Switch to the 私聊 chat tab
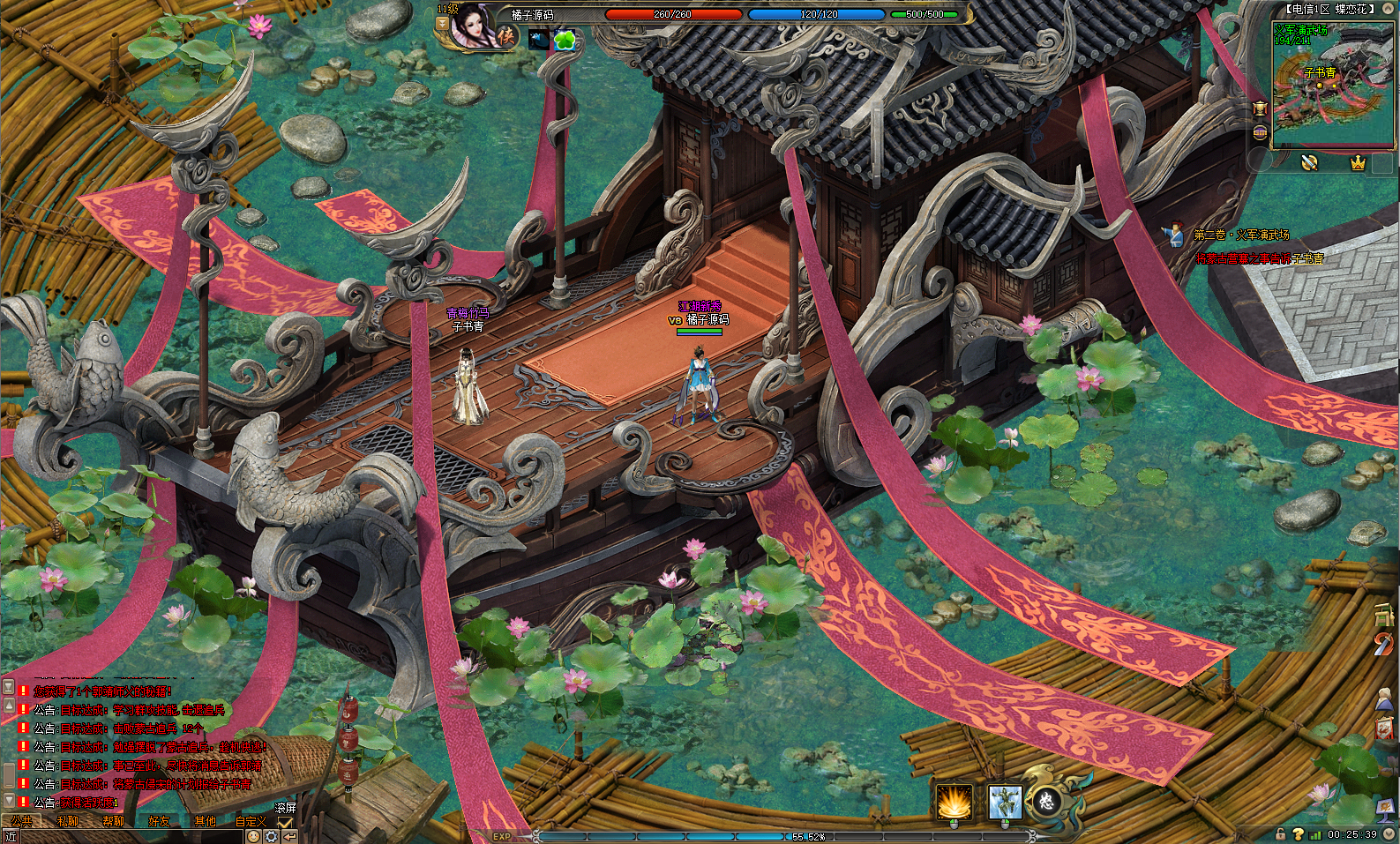 tap(68, 821)
